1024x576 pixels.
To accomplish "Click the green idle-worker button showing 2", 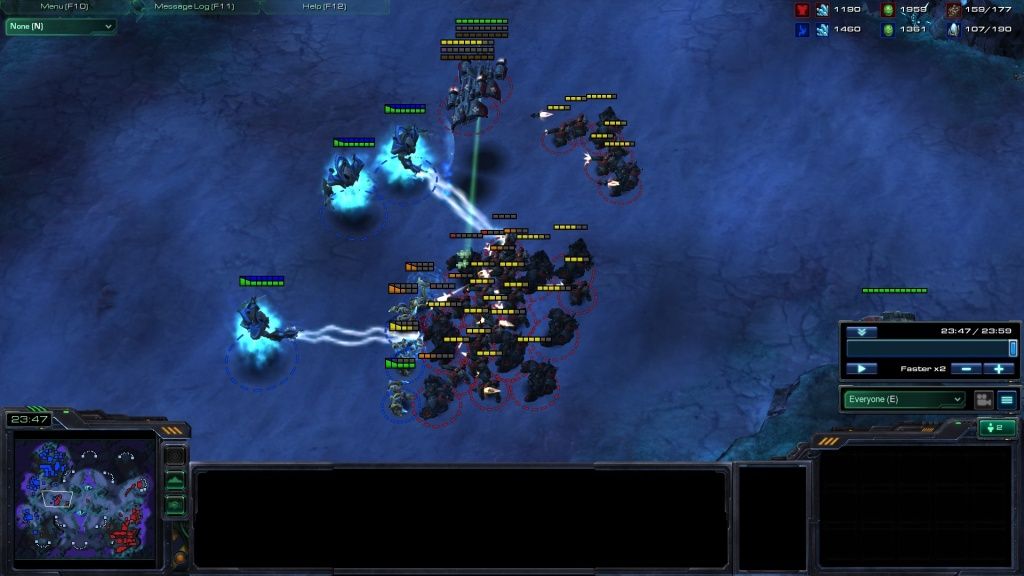I will coord(997,428).
